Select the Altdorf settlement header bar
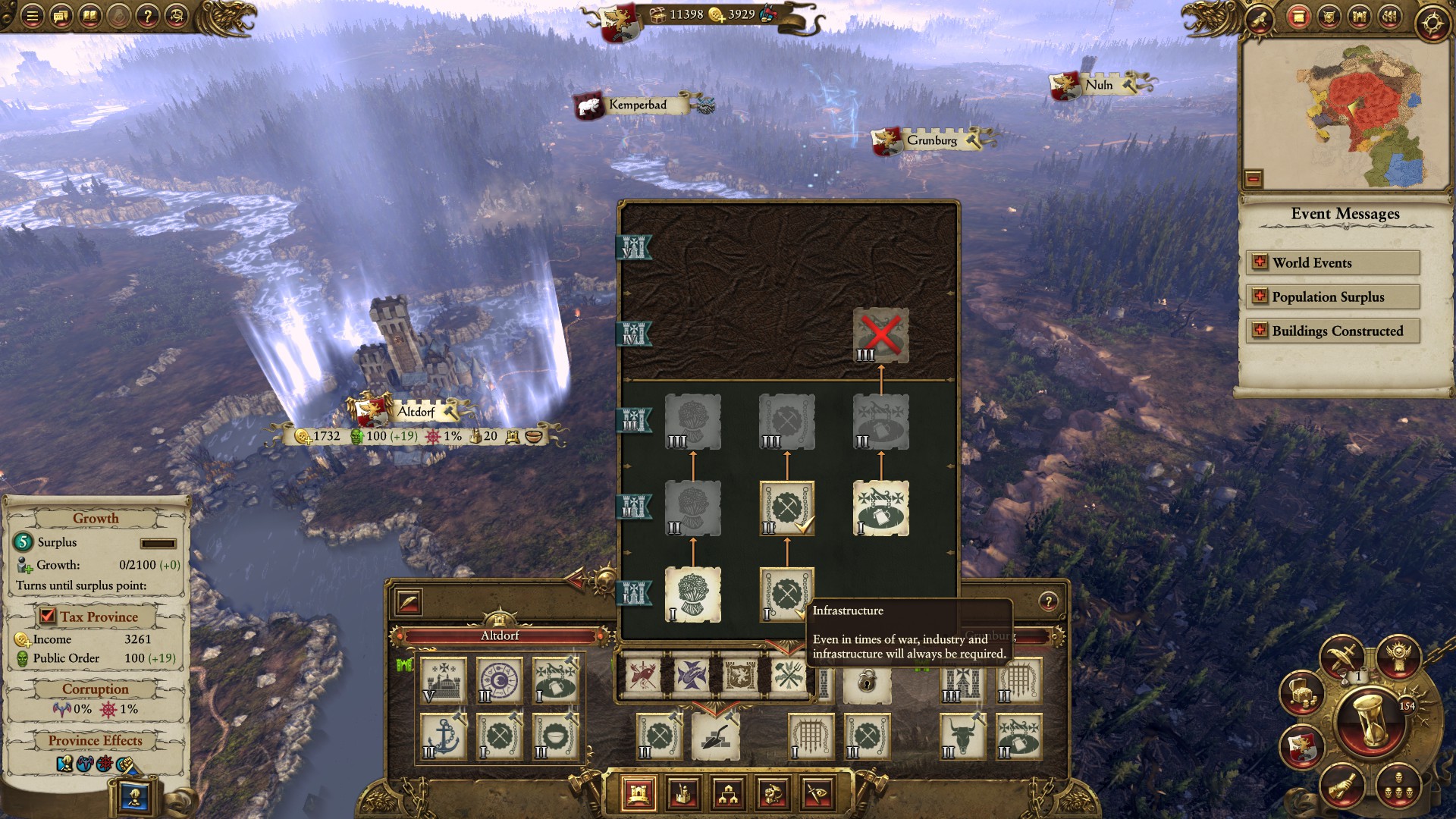 tap(500, 635)
